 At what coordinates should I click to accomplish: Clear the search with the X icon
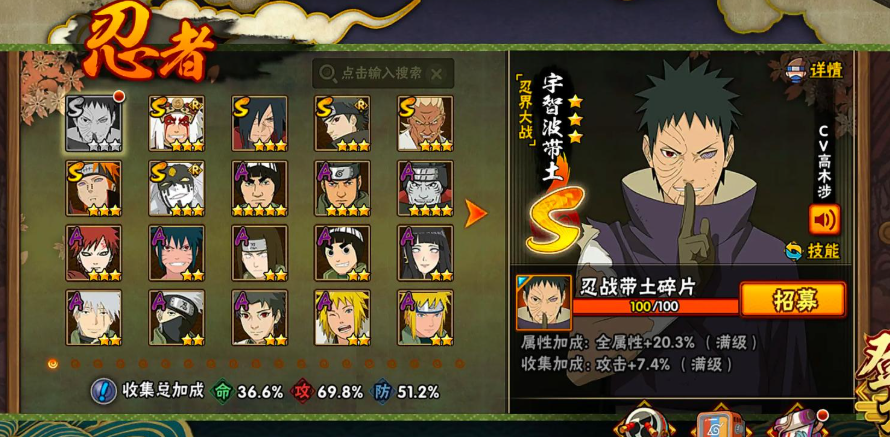point(436,73)
